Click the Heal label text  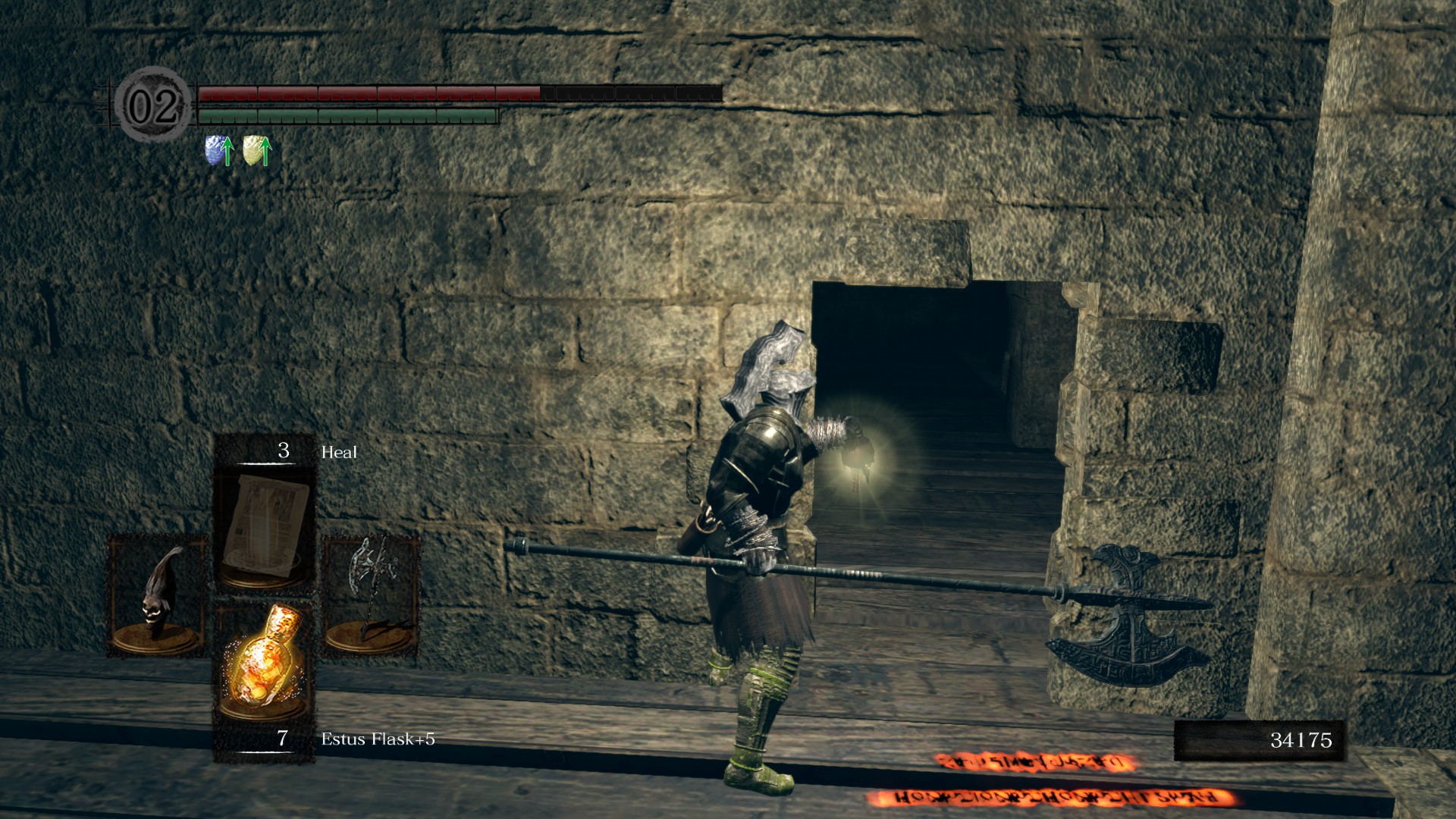(x=339, y=452)
